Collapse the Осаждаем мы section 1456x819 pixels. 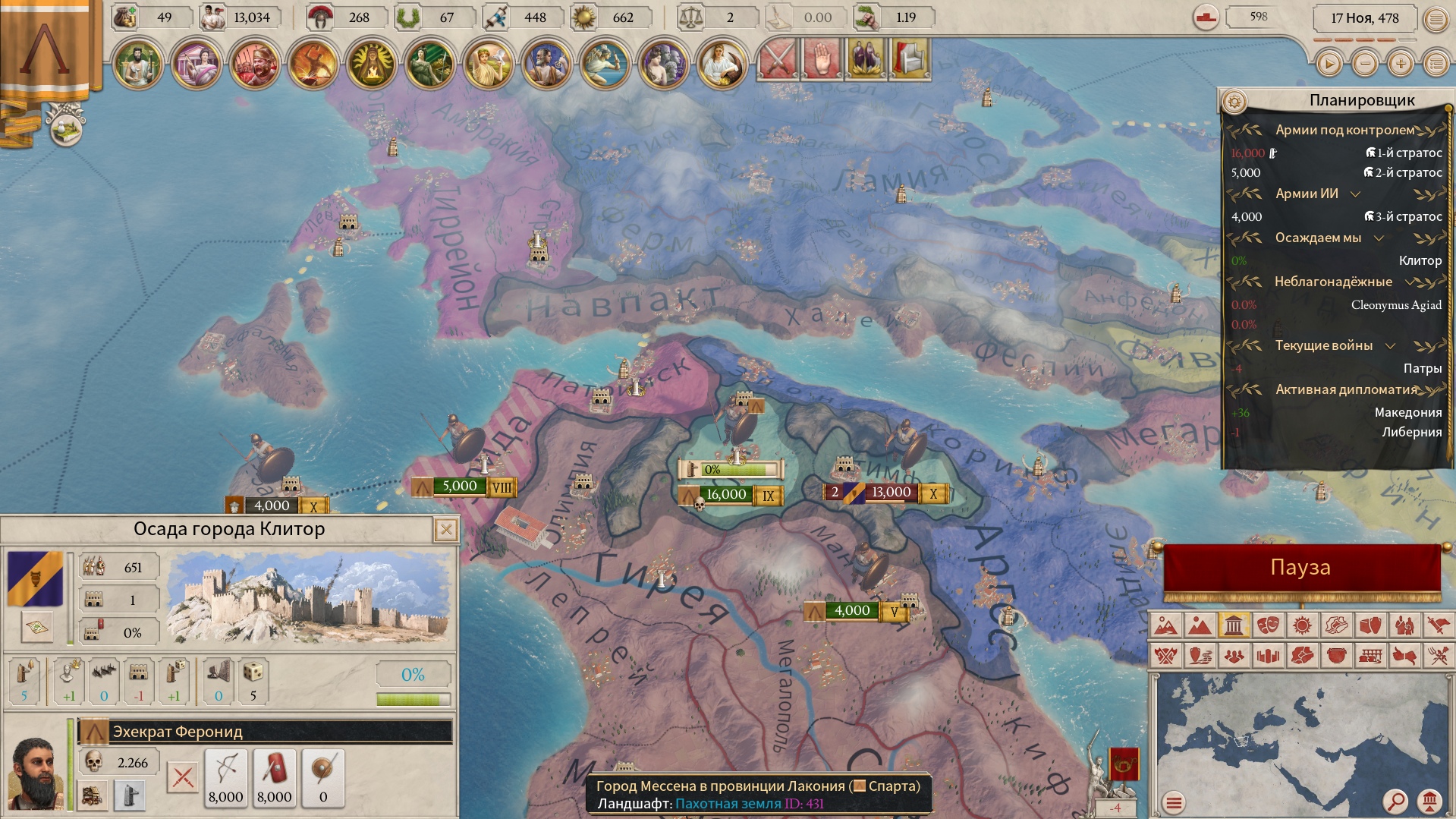(x=1379, y=238)
